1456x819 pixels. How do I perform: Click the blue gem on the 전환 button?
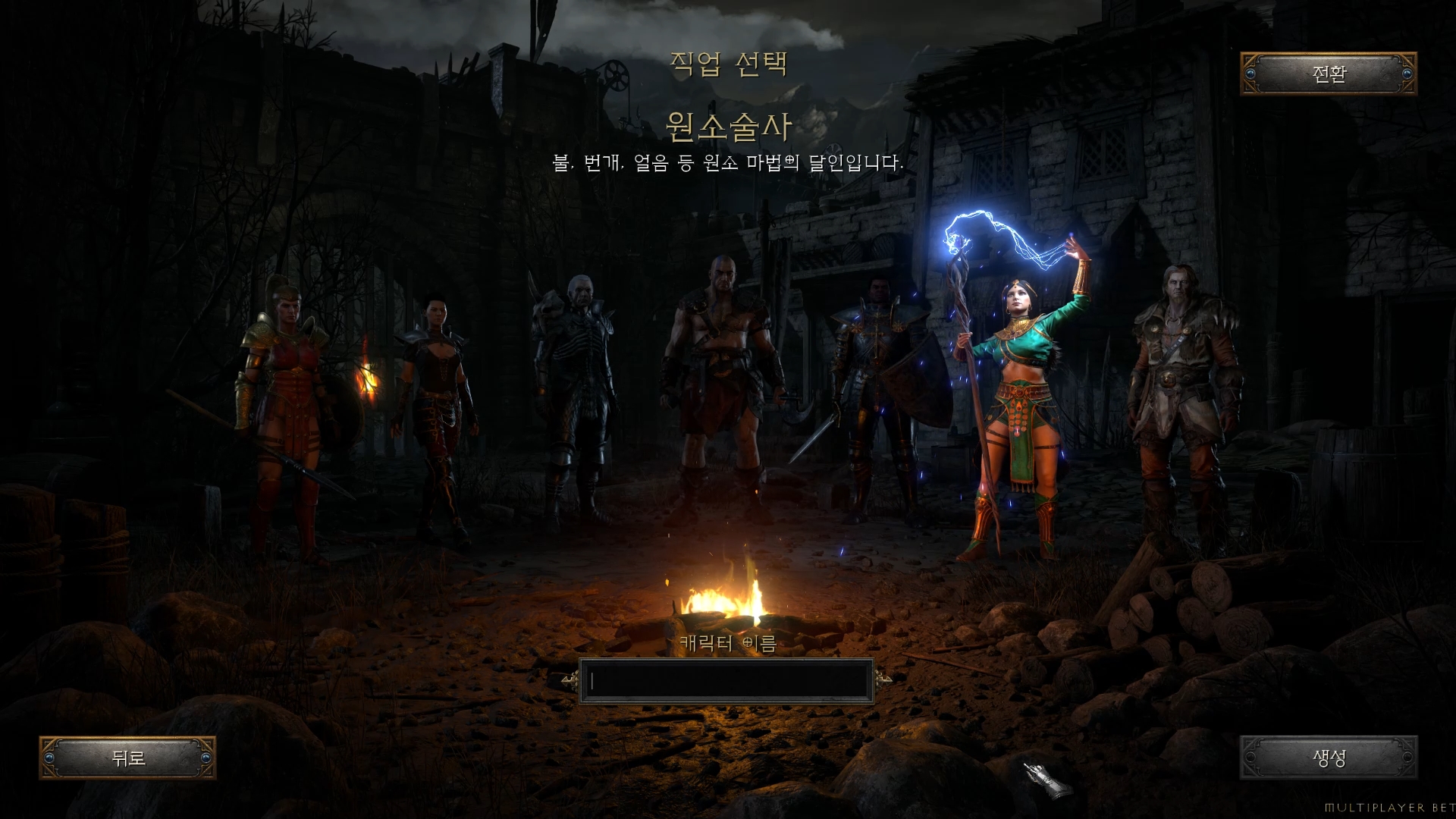tap(1253, 75)
